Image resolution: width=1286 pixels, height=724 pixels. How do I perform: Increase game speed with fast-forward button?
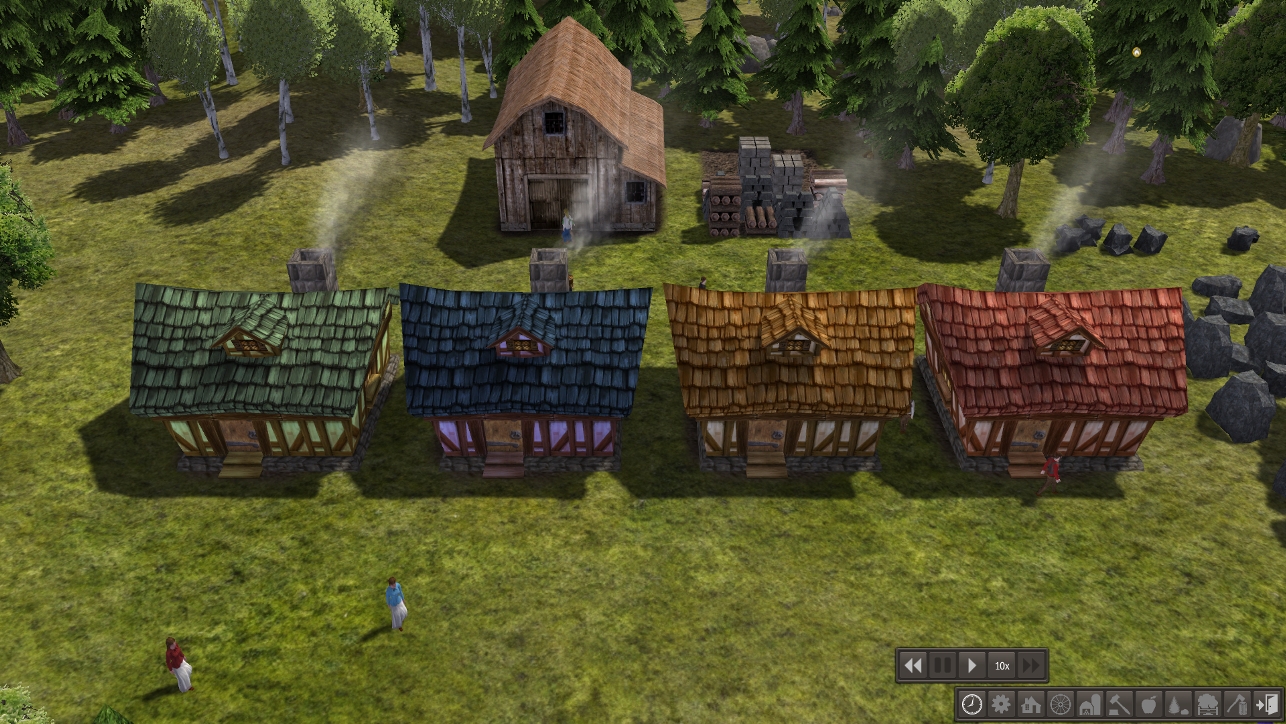click(x=1031, y=665)
